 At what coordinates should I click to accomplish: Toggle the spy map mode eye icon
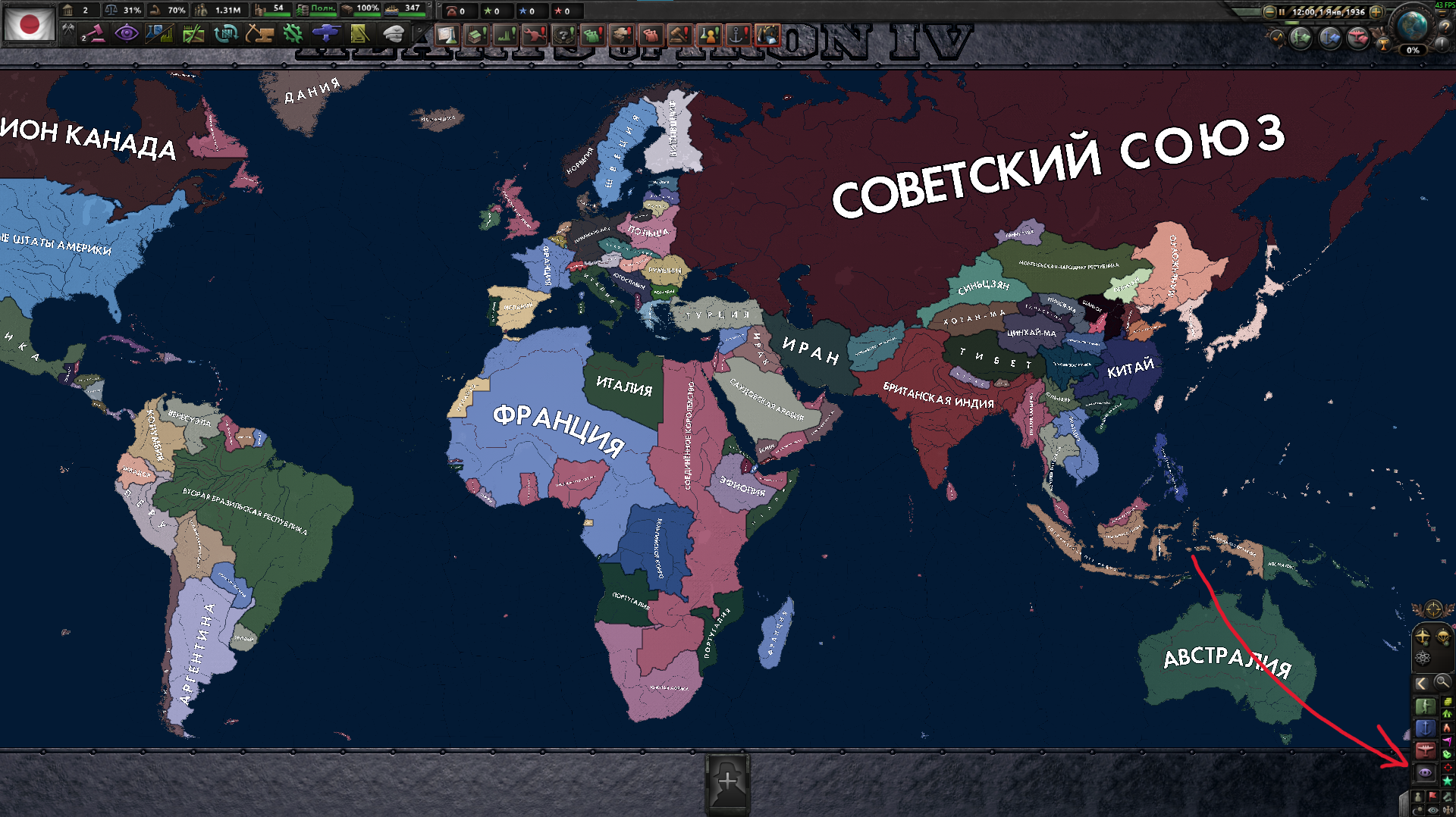[x=1423, y=774]
